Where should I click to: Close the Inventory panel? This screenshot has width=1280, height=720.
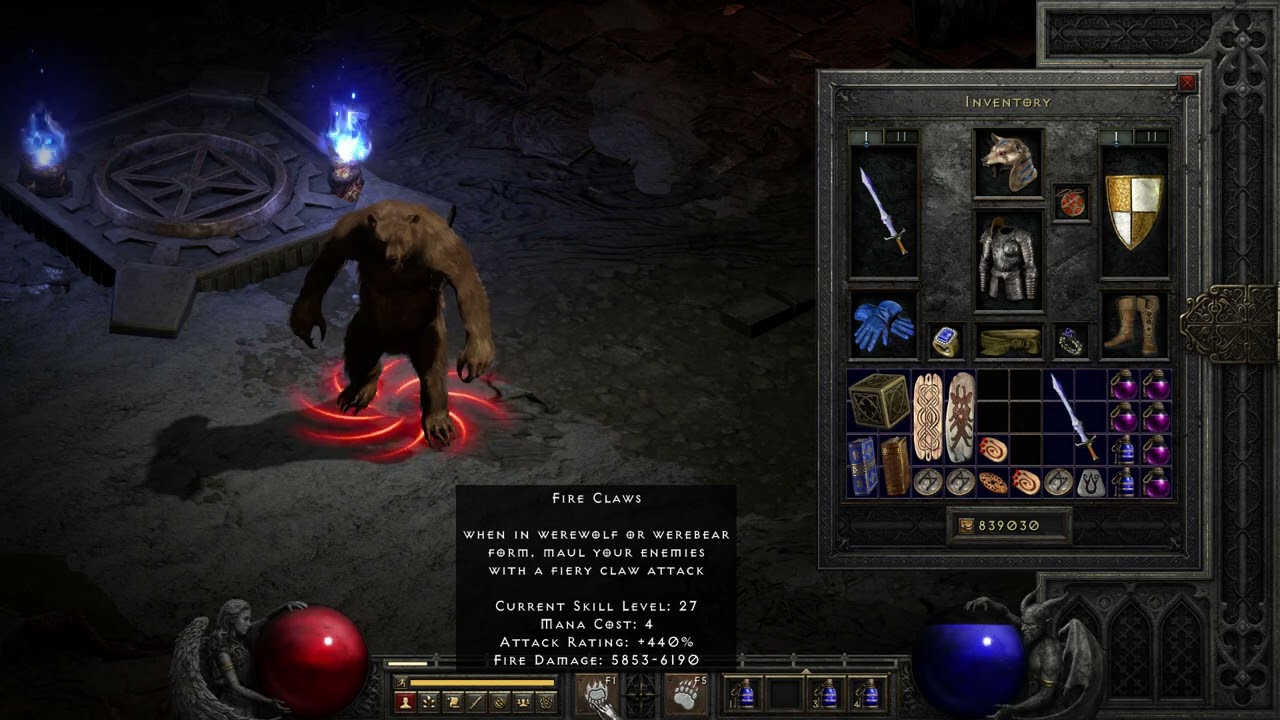pyautogui.click(x=1187, y=83)
